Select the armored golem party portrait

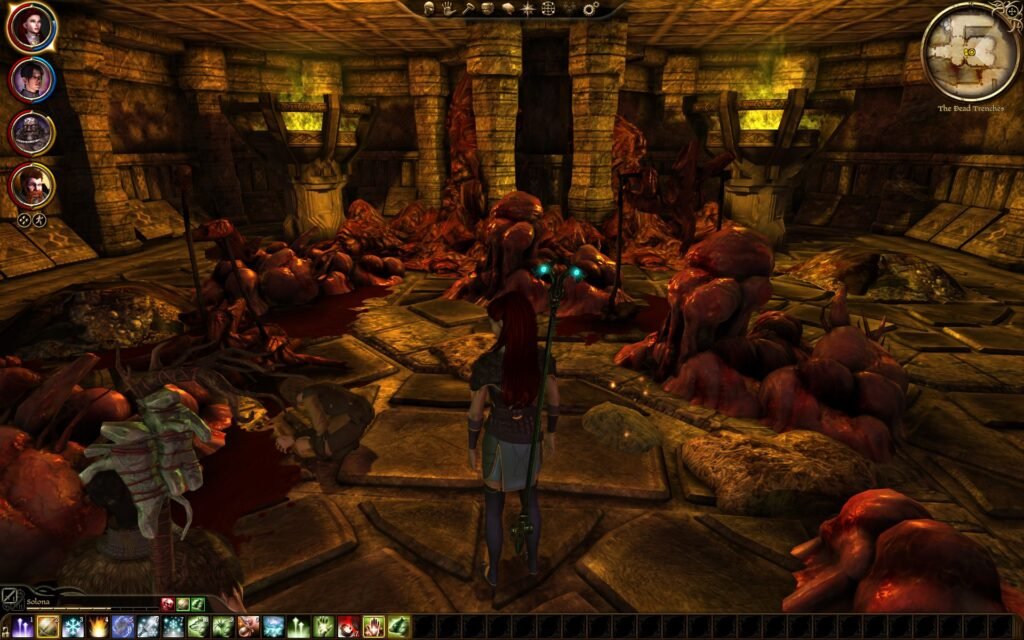[31, 132]
